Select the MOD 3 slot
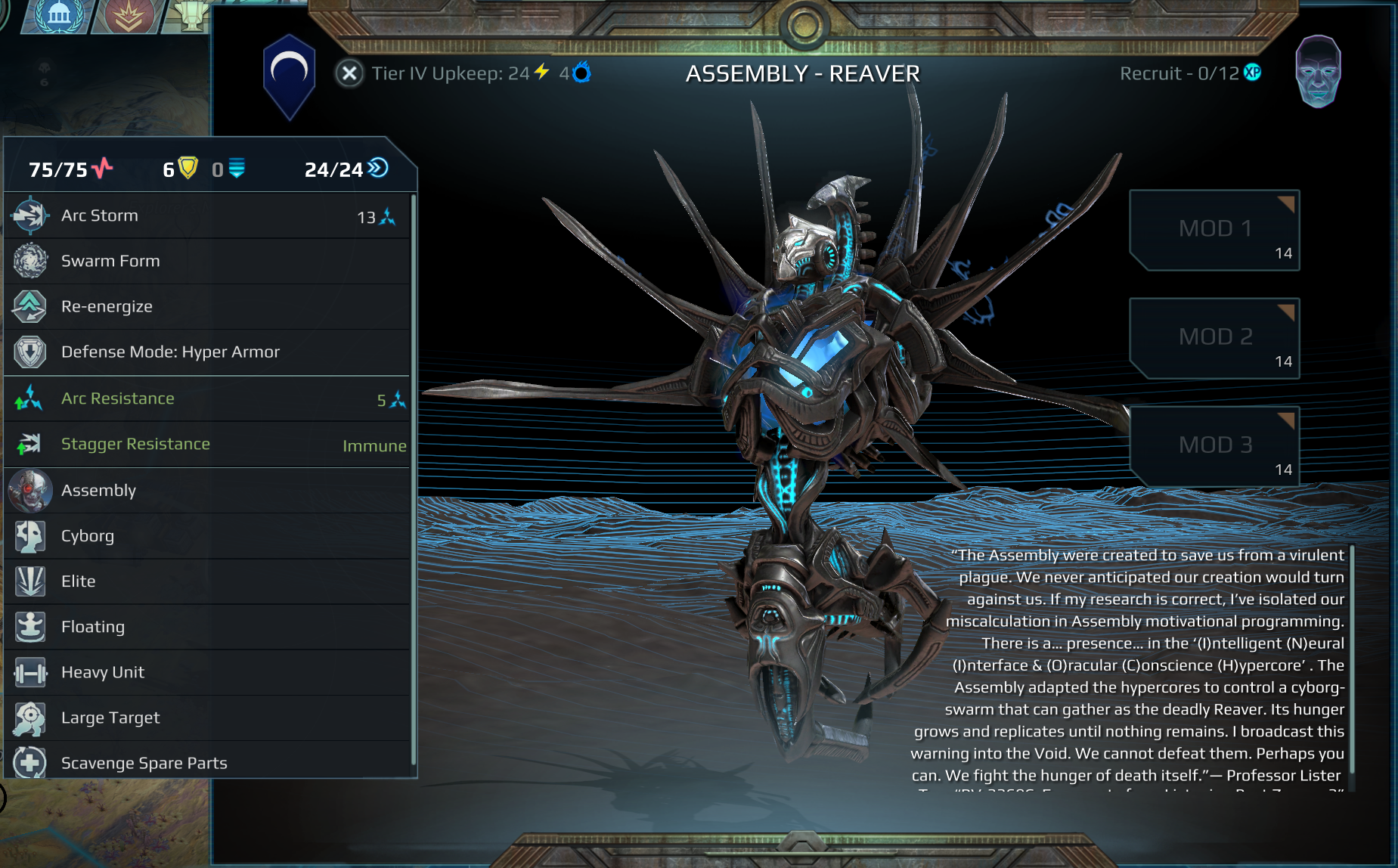 pos(1214,446)
